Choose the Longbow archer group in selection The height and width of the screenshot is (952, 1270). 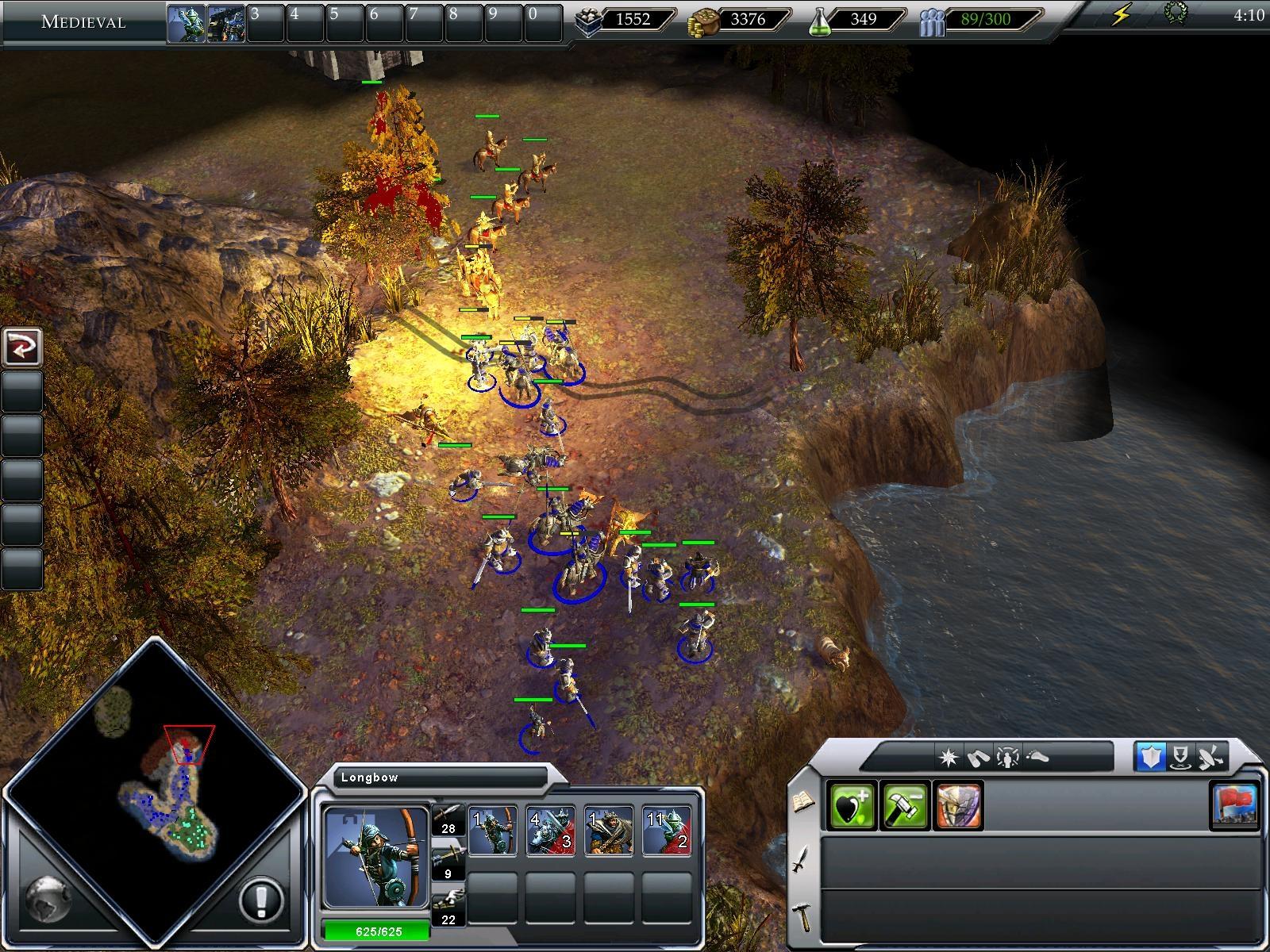[492, 831]
